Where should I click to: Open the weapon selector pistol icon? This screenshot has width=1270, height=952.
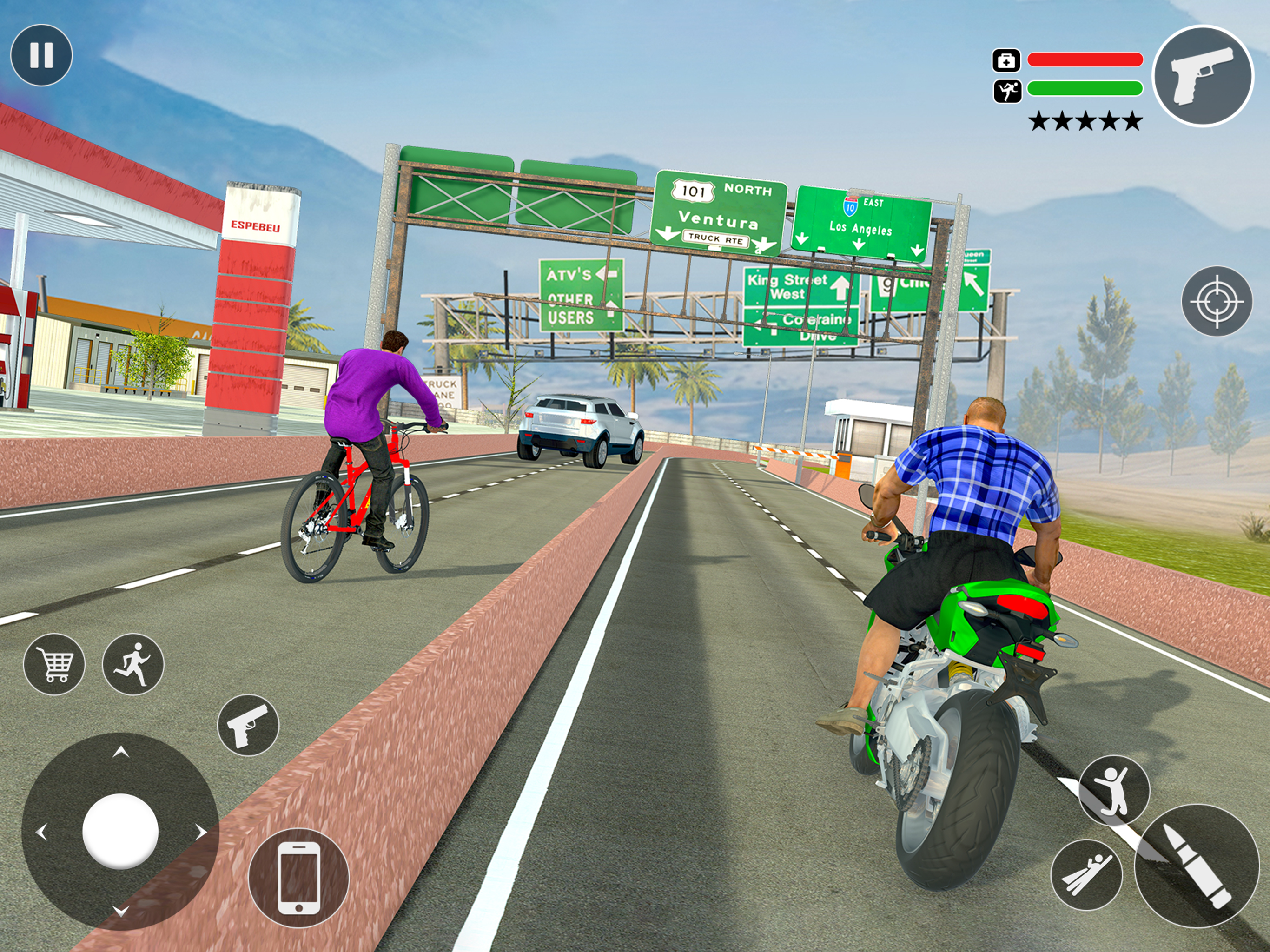[x=1203, y=75]
